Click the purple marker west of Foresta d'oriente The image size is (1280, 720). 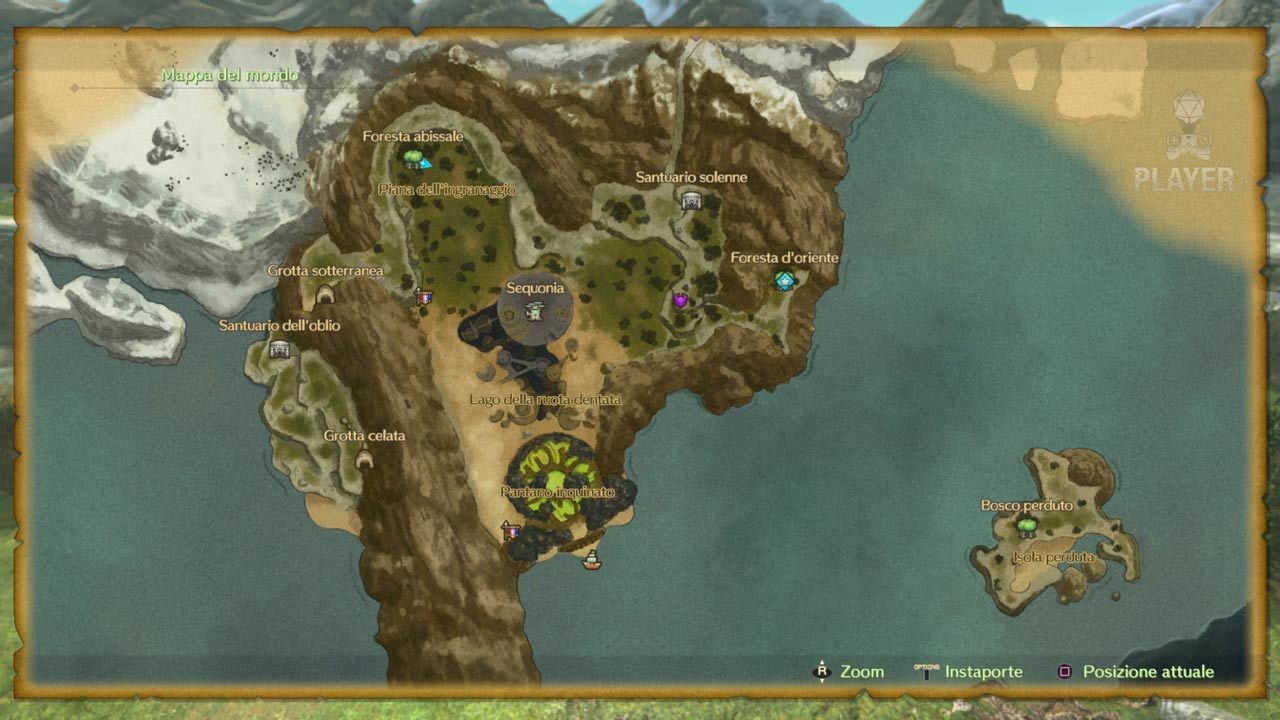tap(681, 300)
